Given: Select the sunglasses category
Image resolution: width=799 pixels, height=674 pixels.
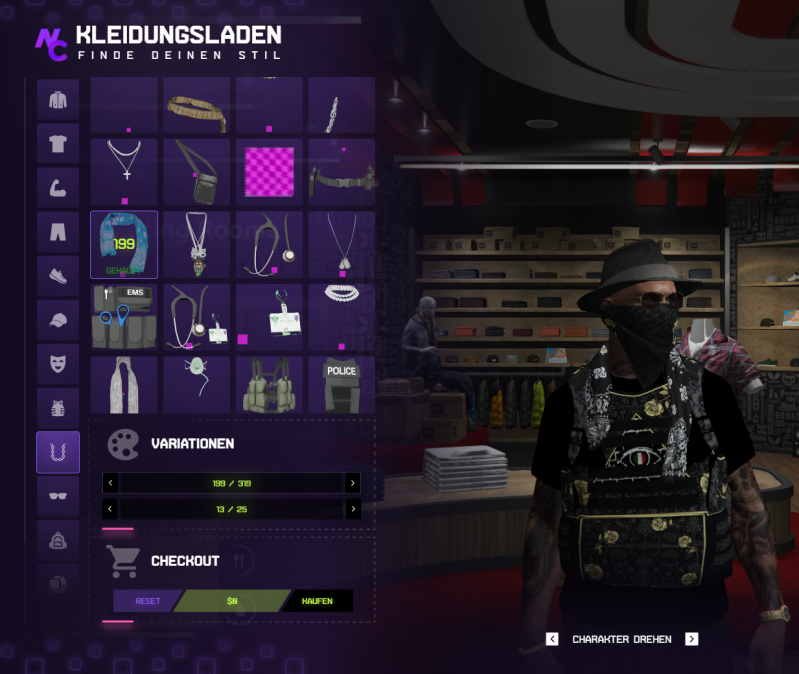Looking at the screenshot, I should [58, 495].
